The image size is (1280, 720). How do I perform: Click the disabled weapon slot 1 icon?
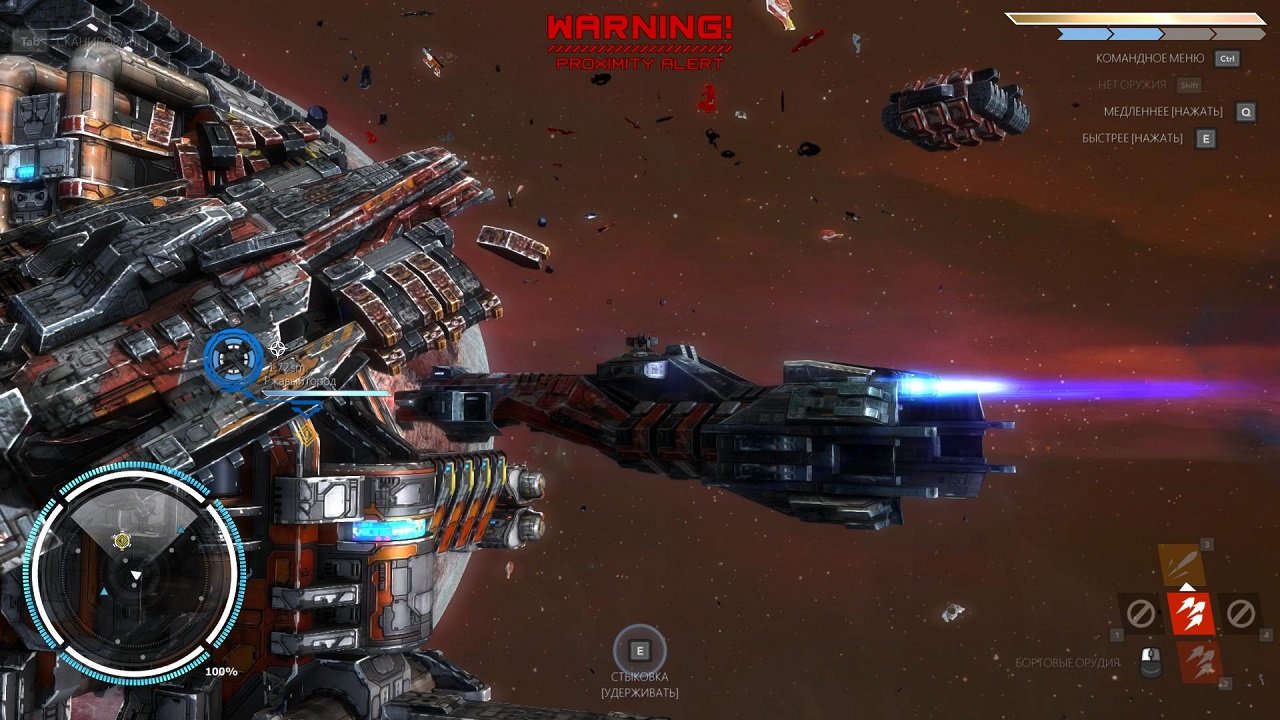click(1139, 614)
